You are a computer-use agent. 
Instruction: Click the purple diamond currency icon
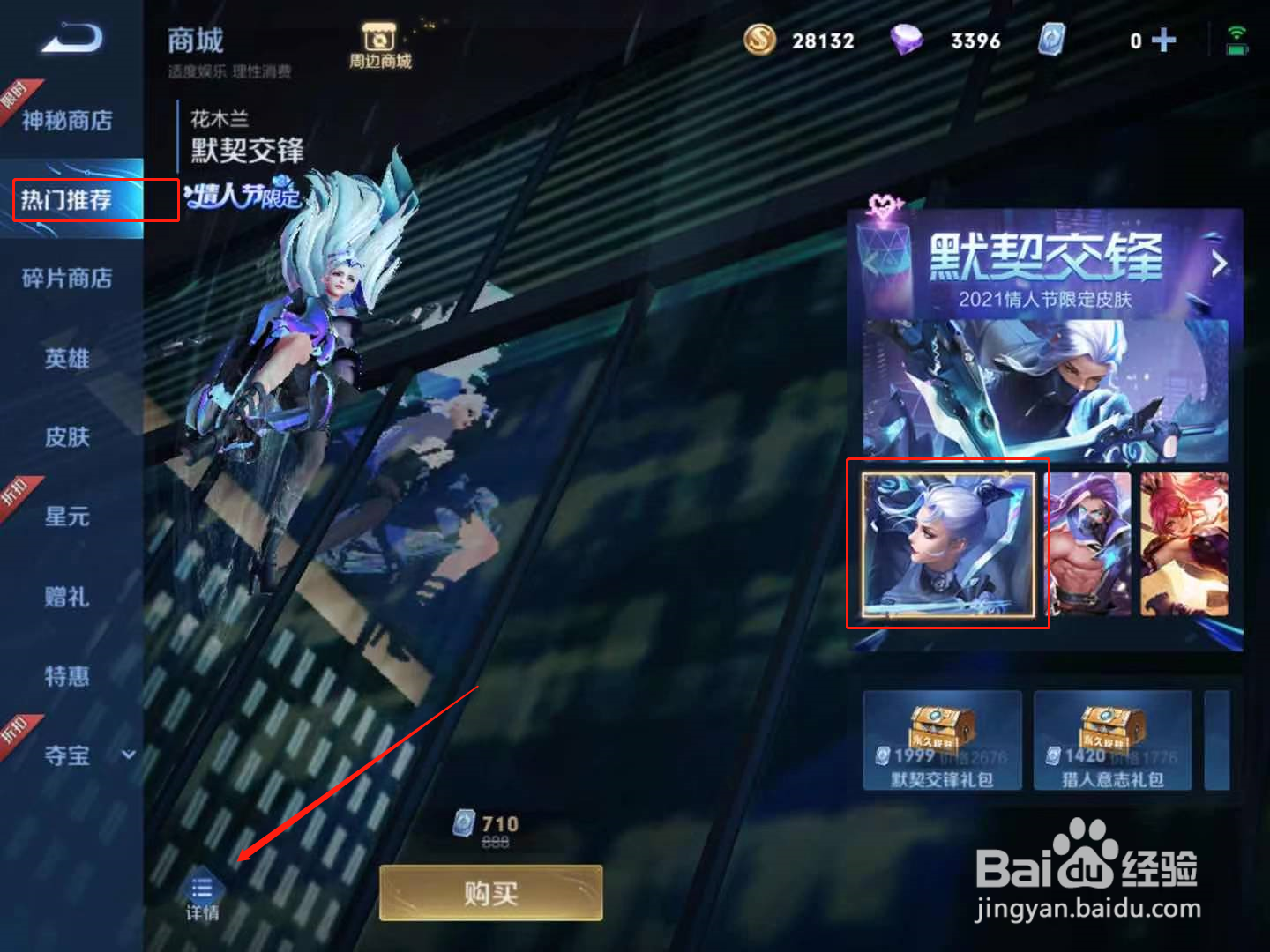point(908,41)
